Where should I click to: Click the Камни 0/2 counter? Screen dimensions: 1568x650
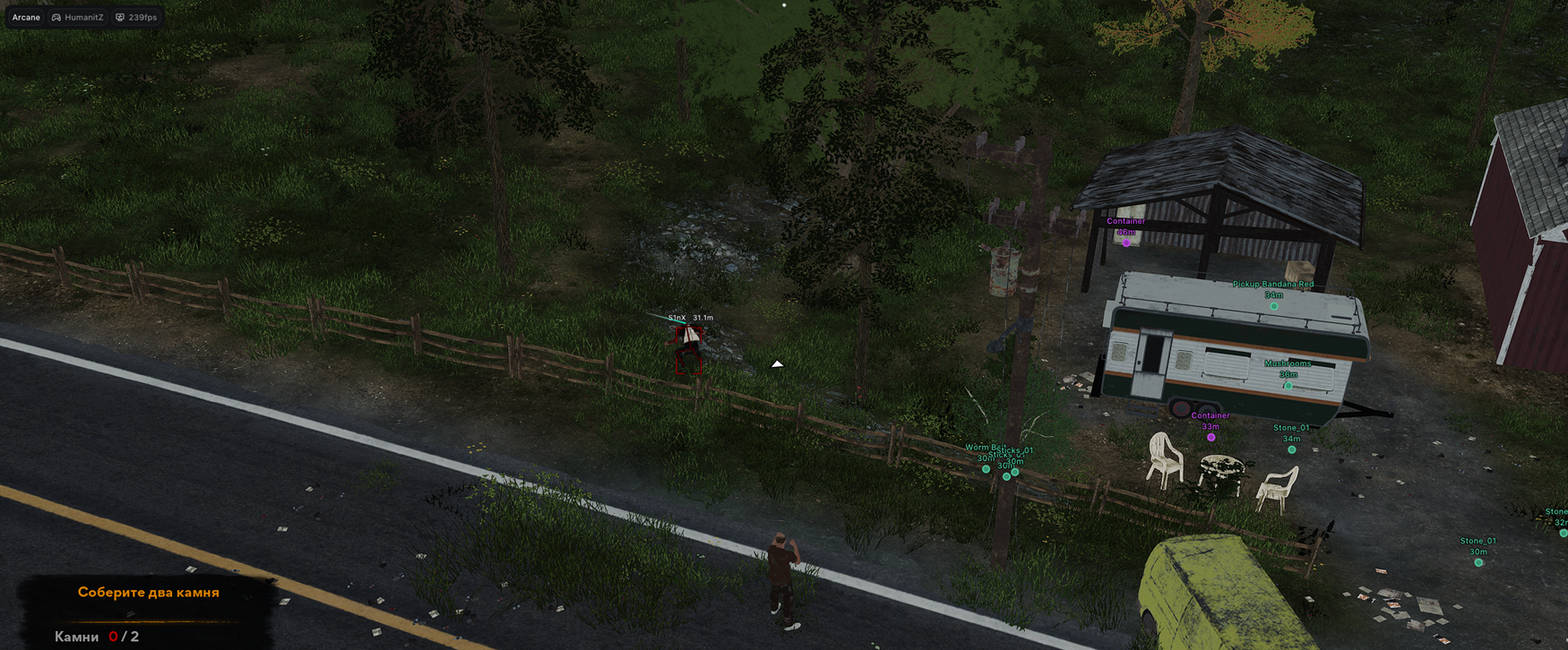tap(97, 636)
